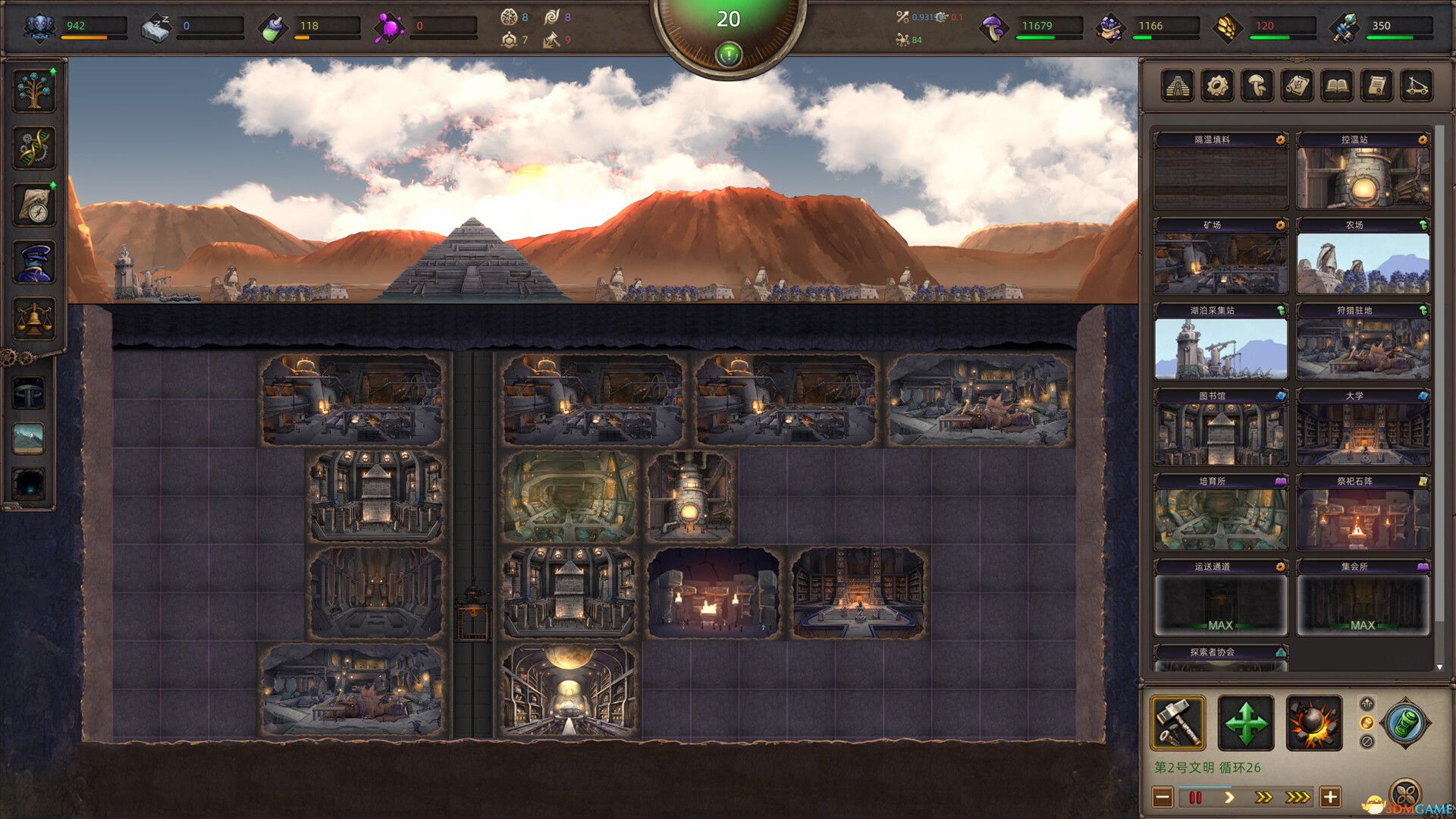Open the tech tree panel
The image size is (1456, 819).
pos(33,89)
